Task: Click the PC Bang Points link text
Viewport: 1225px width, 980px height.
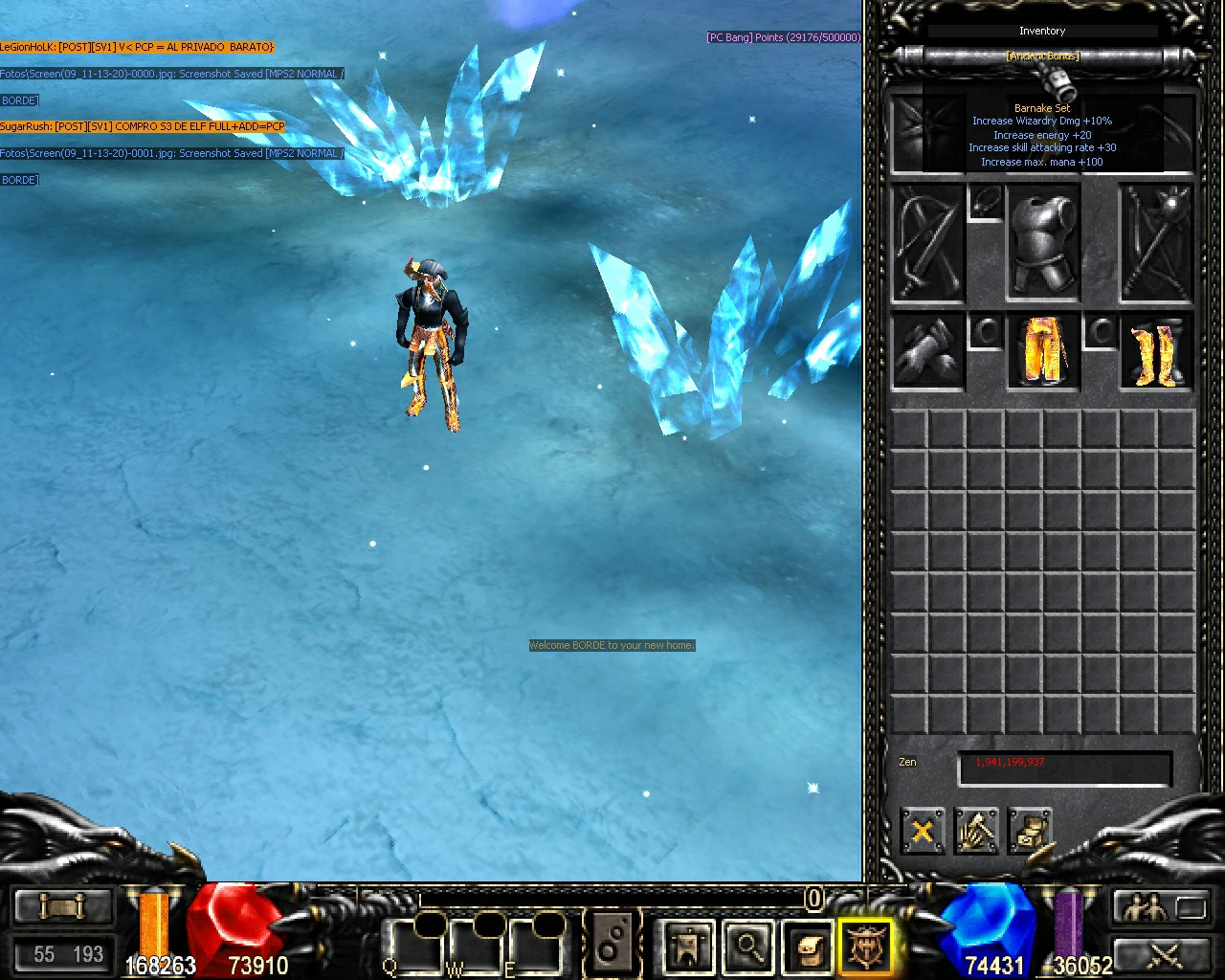Action: (x=782, y=37)
